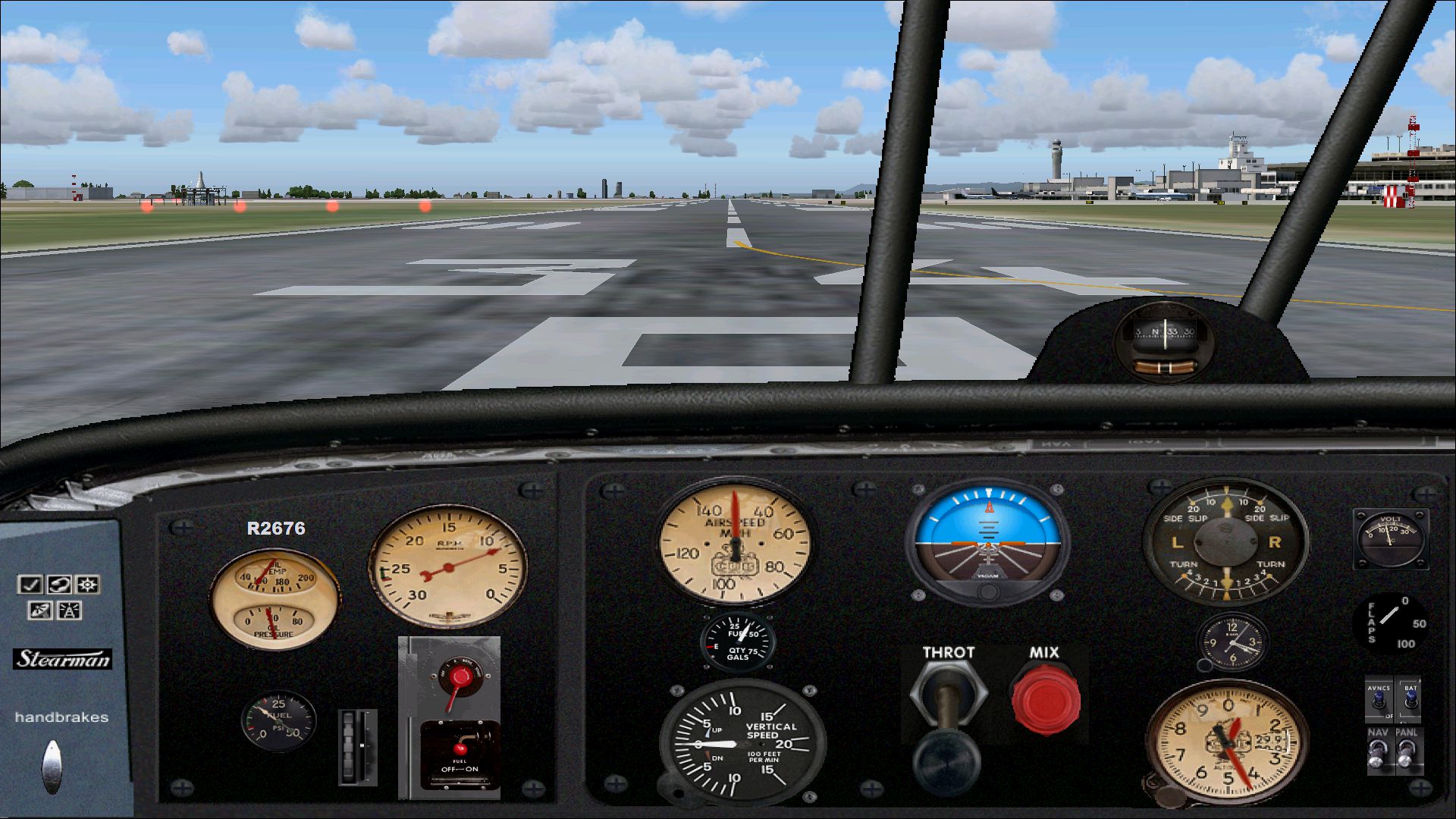
Task: Open the headset ATC panel icon
Action: [59, 585]
